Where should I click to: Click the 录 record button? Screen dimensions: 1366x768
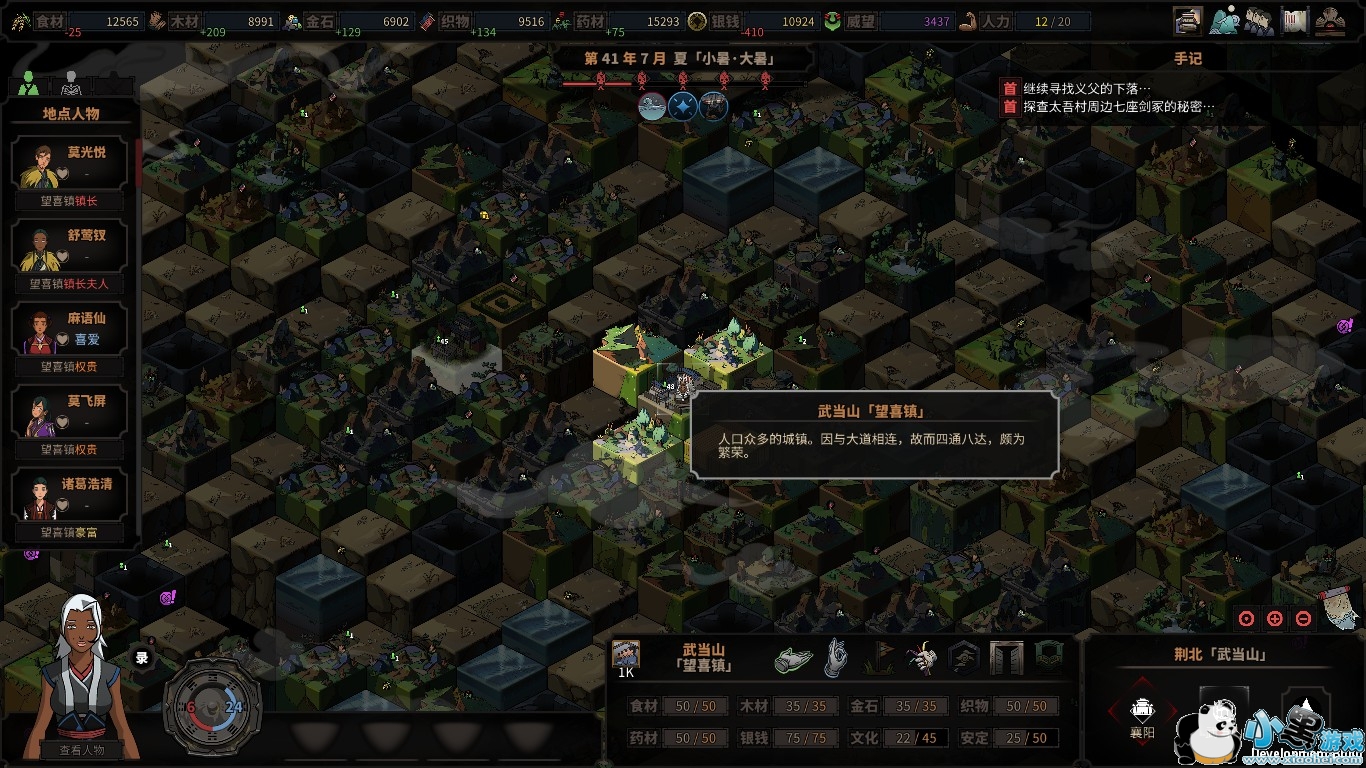point(142,658)
